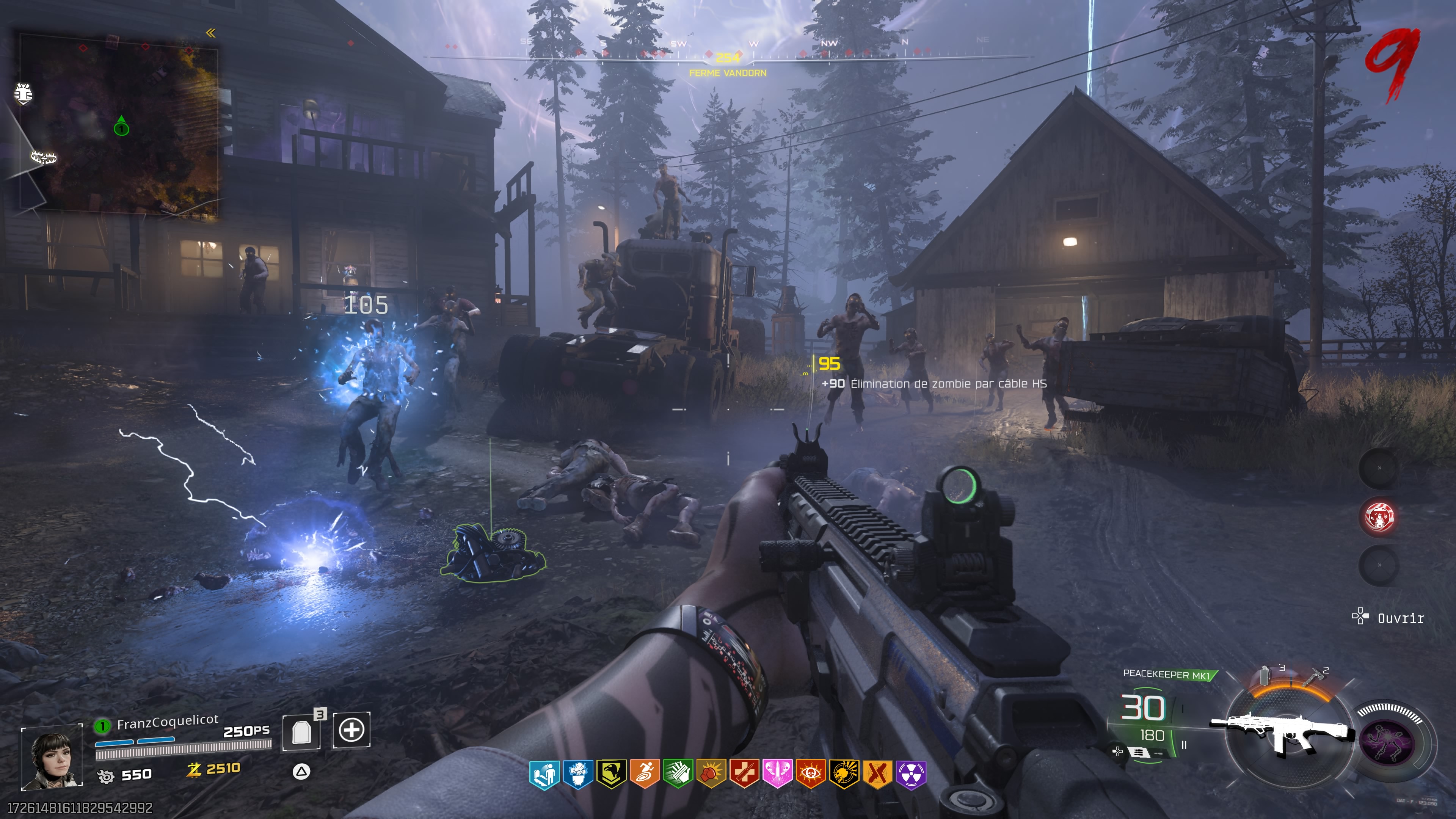The height and width of the screenshot is (819, 1456).
Task: Click the steaming cup perk icon
Action: pyautogui.click(x=577, y=774)
